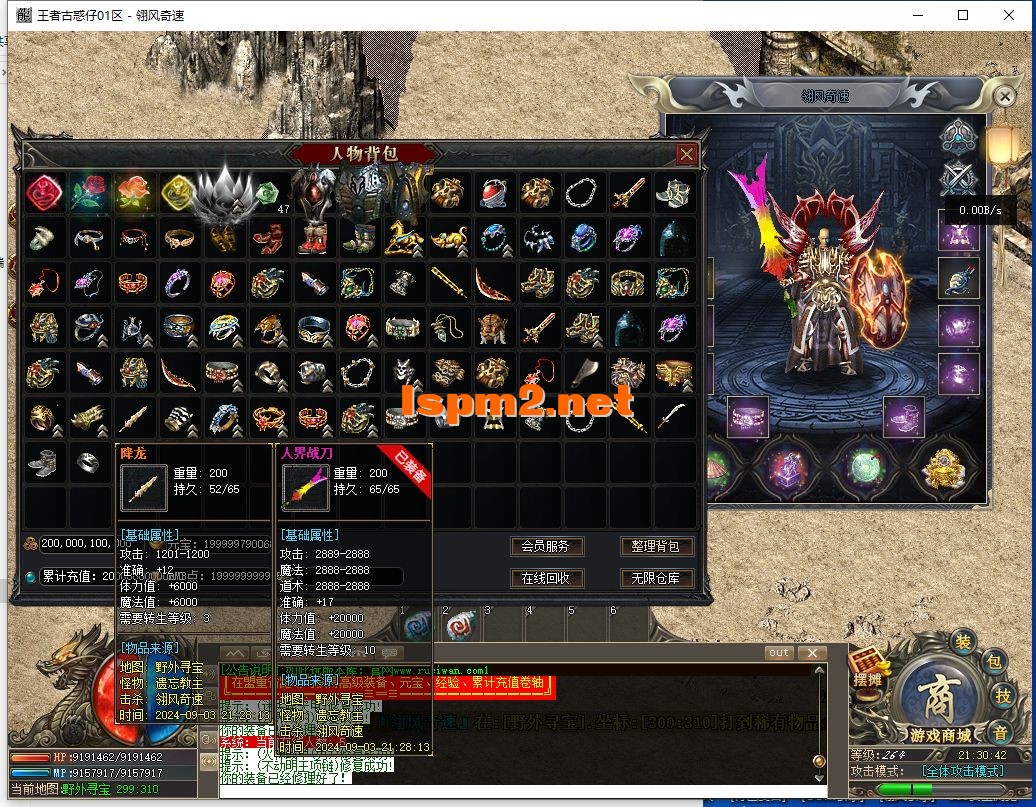1036x807 pixels.
Task: Close the character equipment panel
Action: (x=1004, y=97)
